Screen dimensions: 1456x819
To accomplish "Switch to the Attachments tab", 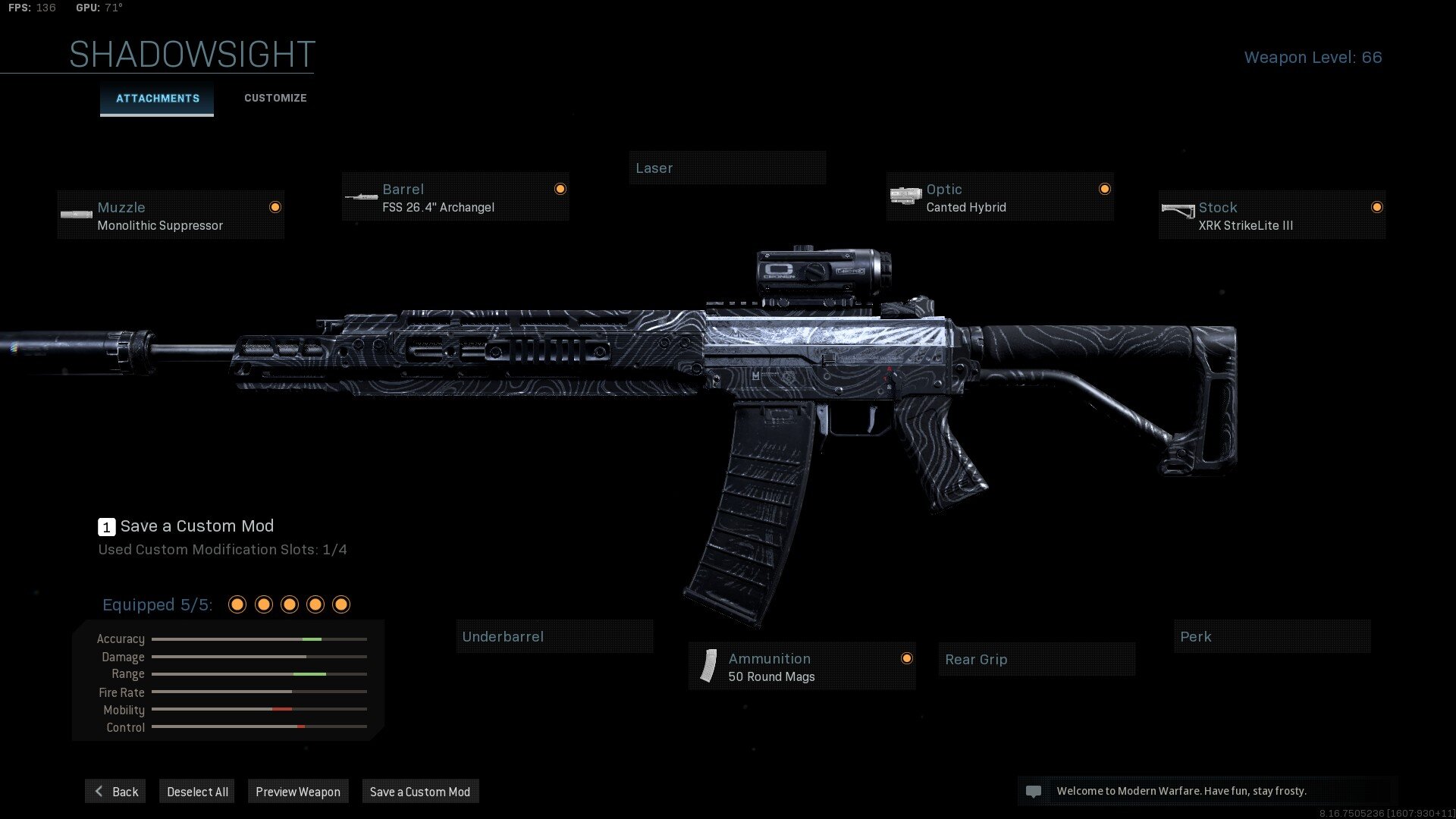I will pos(157,99).
